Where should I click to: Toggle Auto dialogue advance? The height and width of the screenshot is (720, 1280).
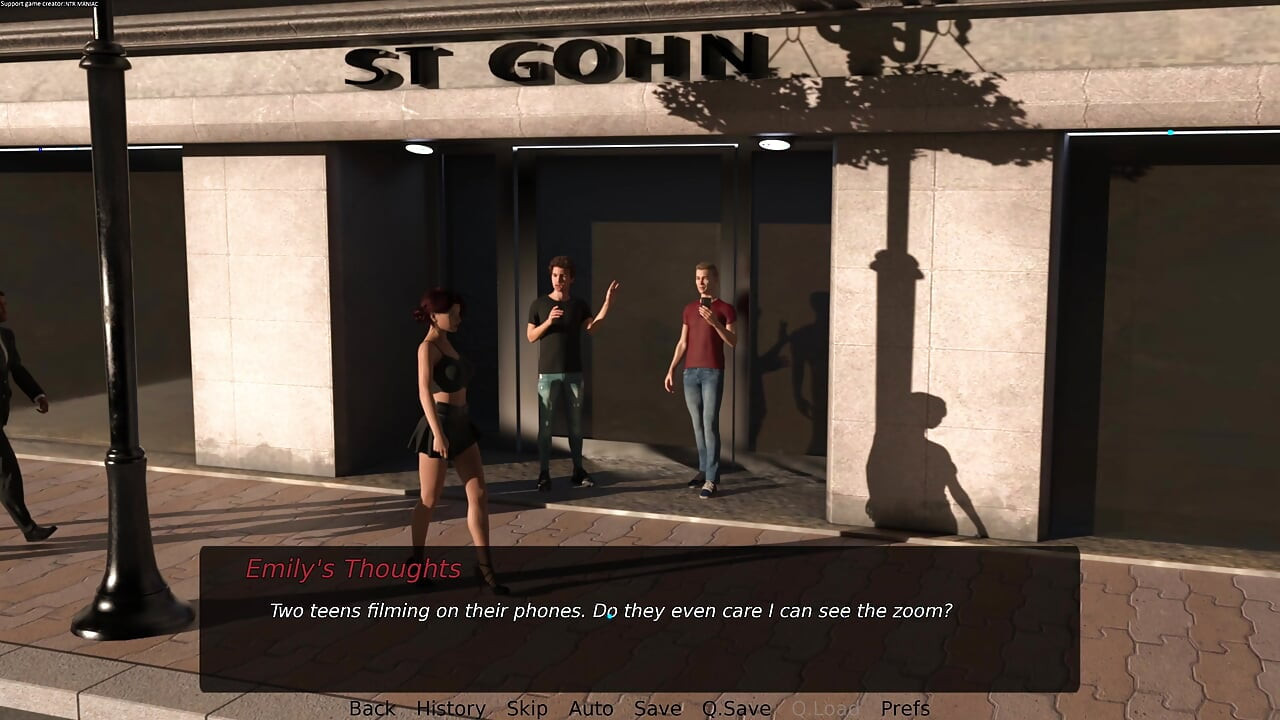click(x=591, y=708)
